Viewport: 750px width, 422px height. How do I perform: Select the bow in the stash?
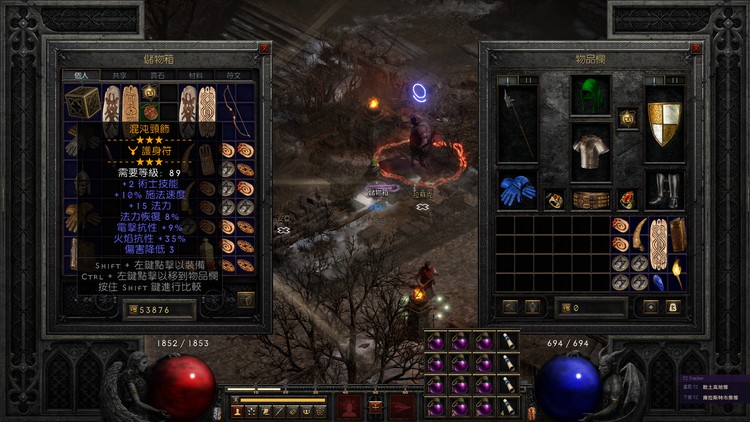[233, 105]
